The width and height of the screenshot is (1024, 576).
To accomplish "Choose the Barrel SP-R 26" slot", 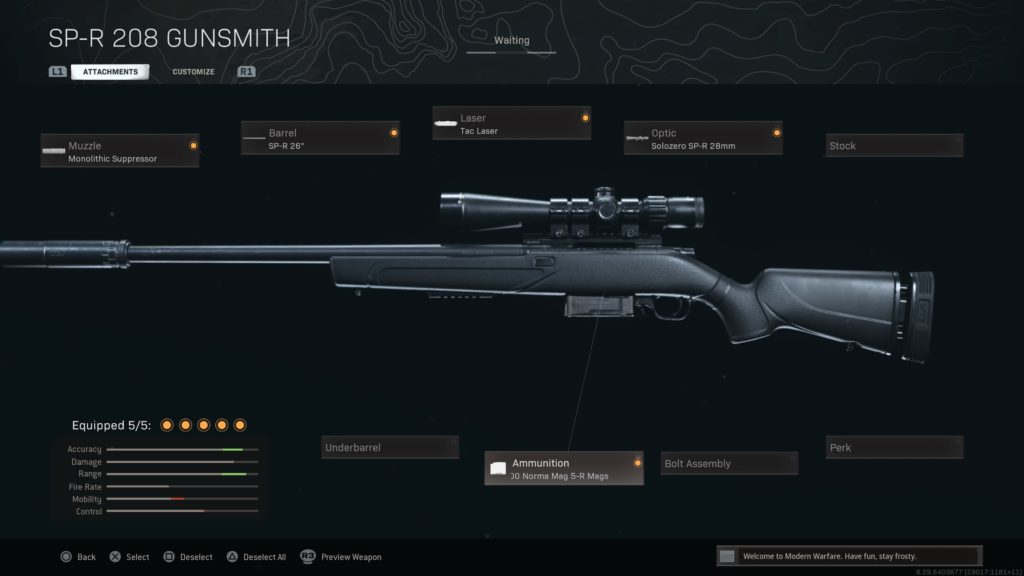I will (x=320, y=138).
